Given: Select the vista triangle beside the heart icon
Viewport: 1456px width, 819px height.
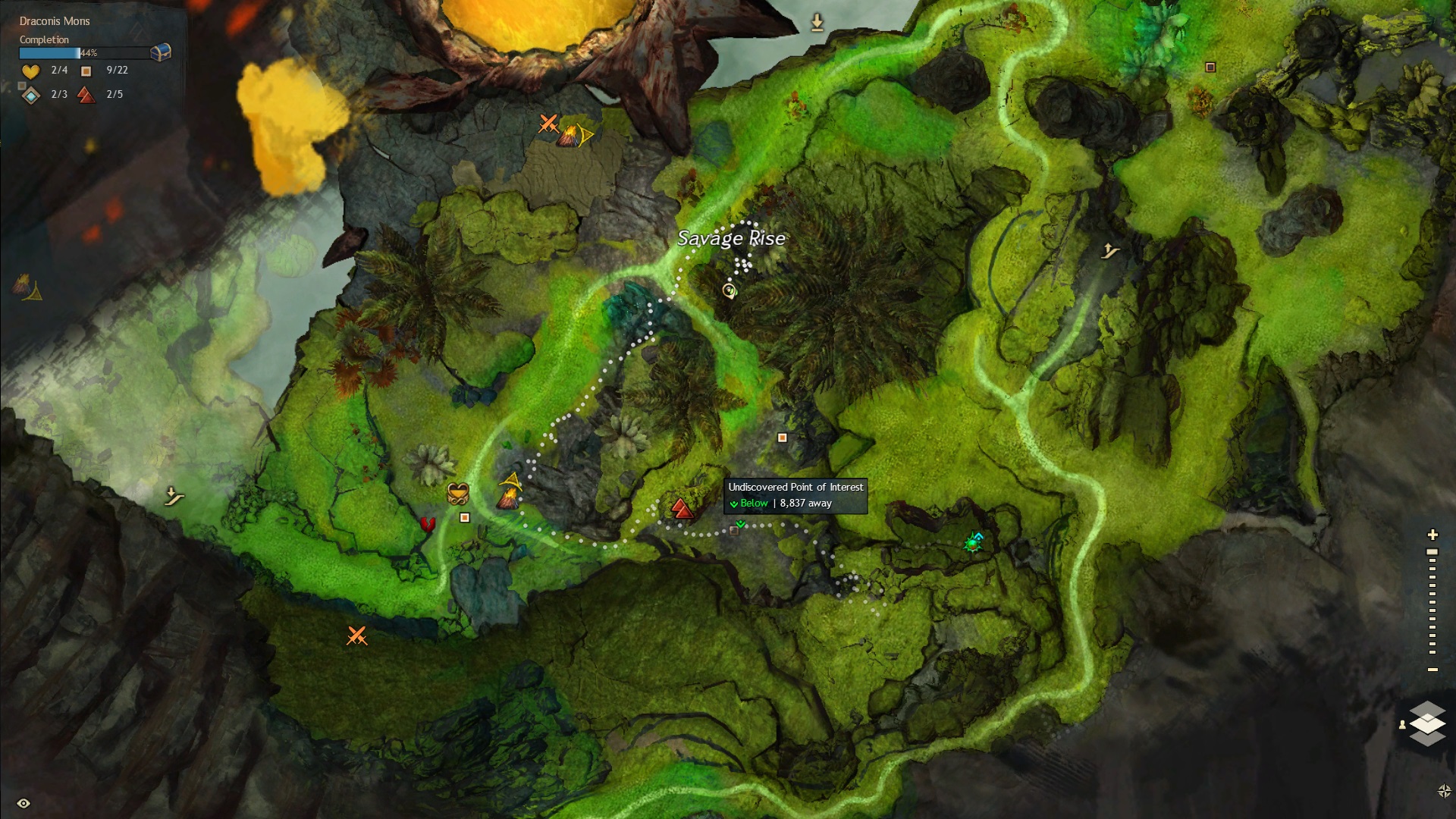Looking at the screenshot, I should (x=510, y=479).
